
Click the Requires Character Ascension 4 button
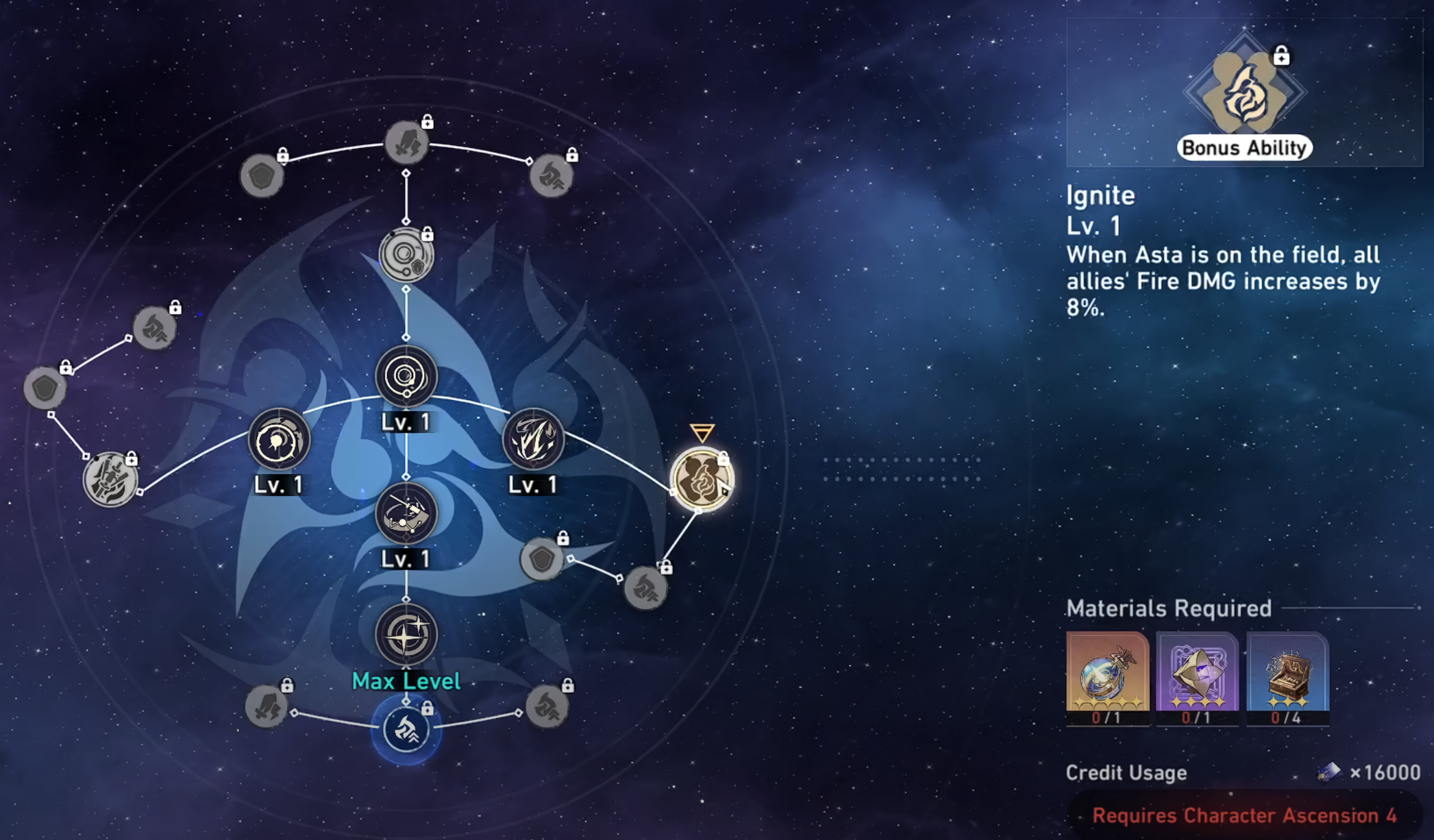click(1244, 815)
